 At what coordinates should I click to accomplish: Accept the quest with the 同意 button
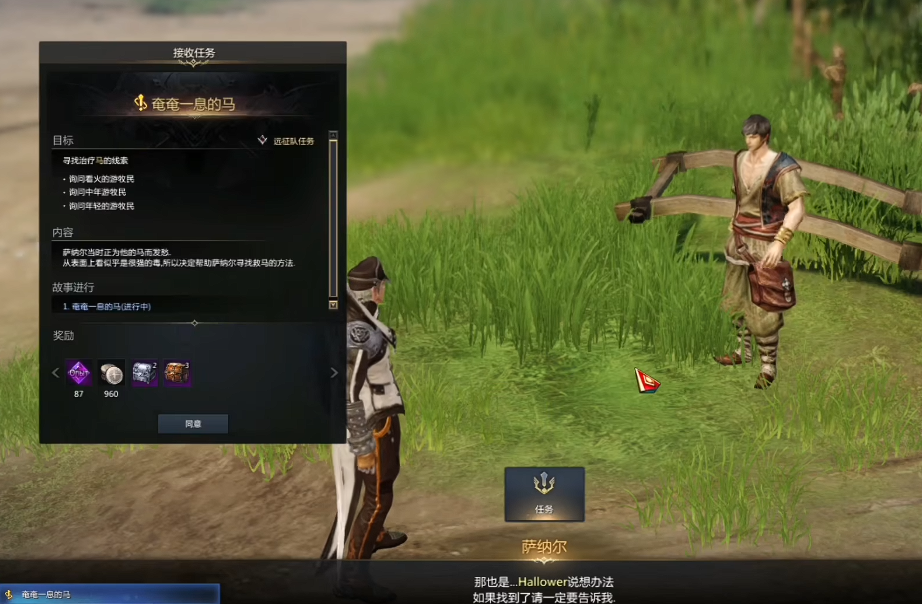193,424
